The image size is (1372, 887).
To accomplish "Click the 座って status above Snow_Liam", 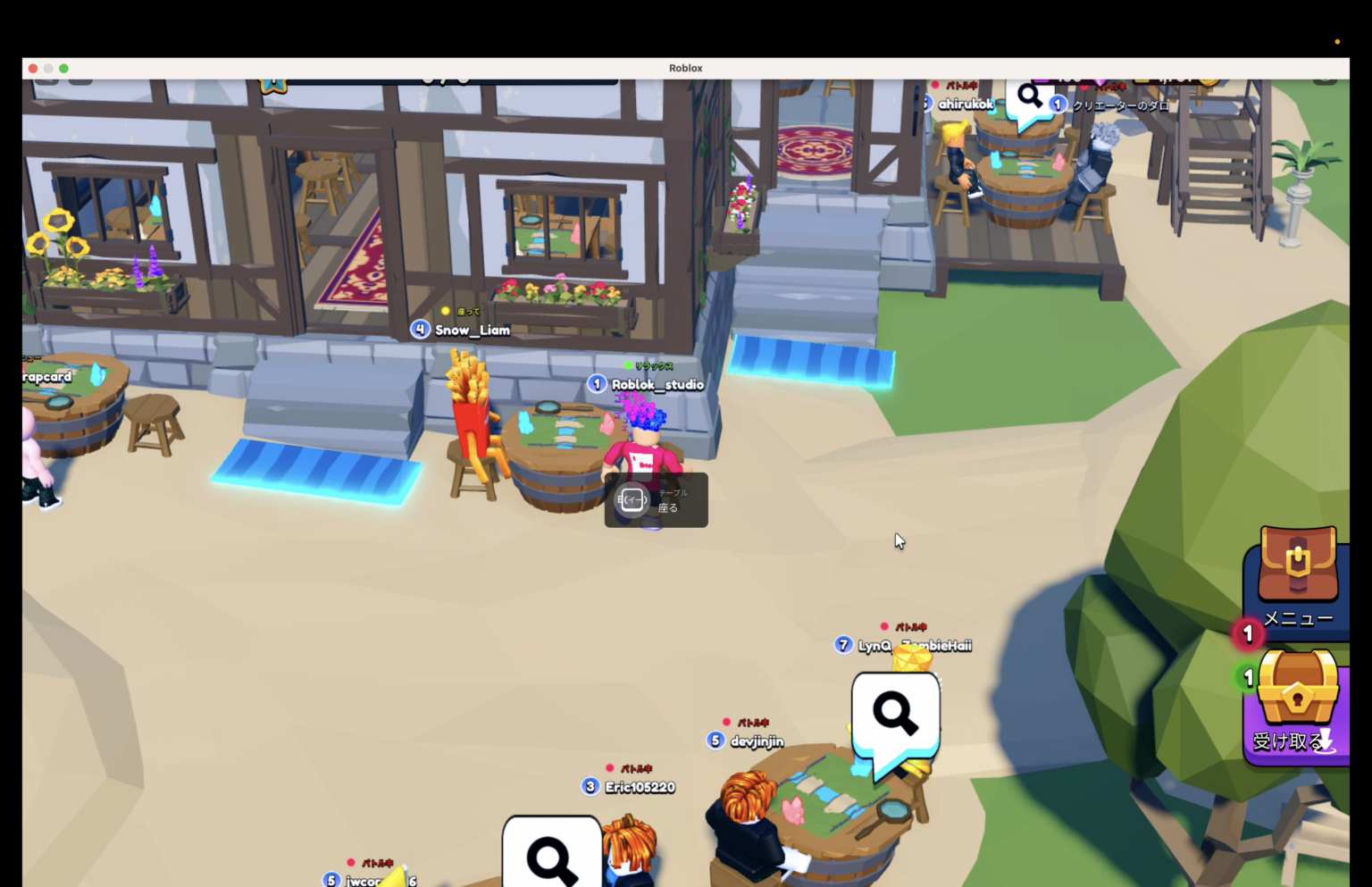I will (468, 310).
